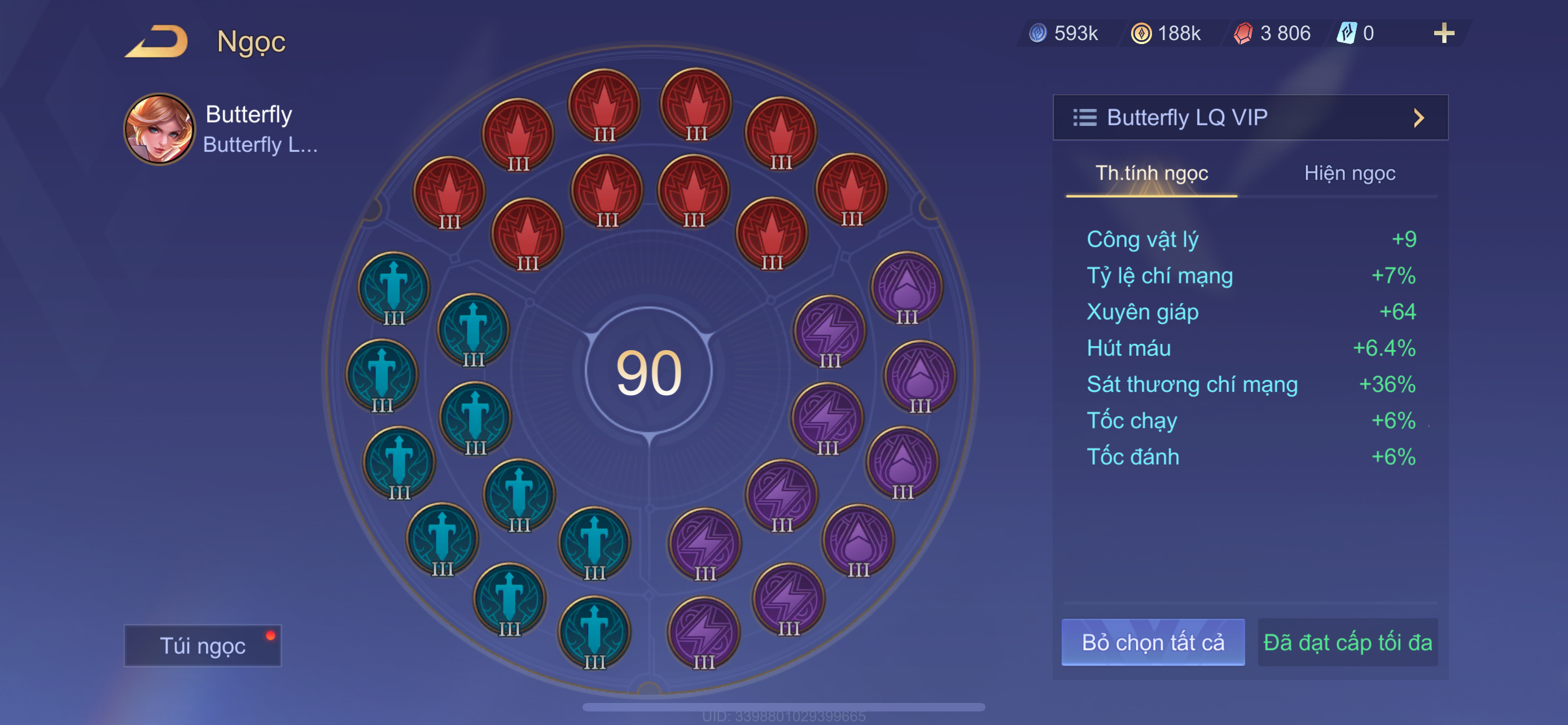Tap the 3 806 ruby currency
The width and height of the screenshot is (1568, 725).
(1272, 33)
